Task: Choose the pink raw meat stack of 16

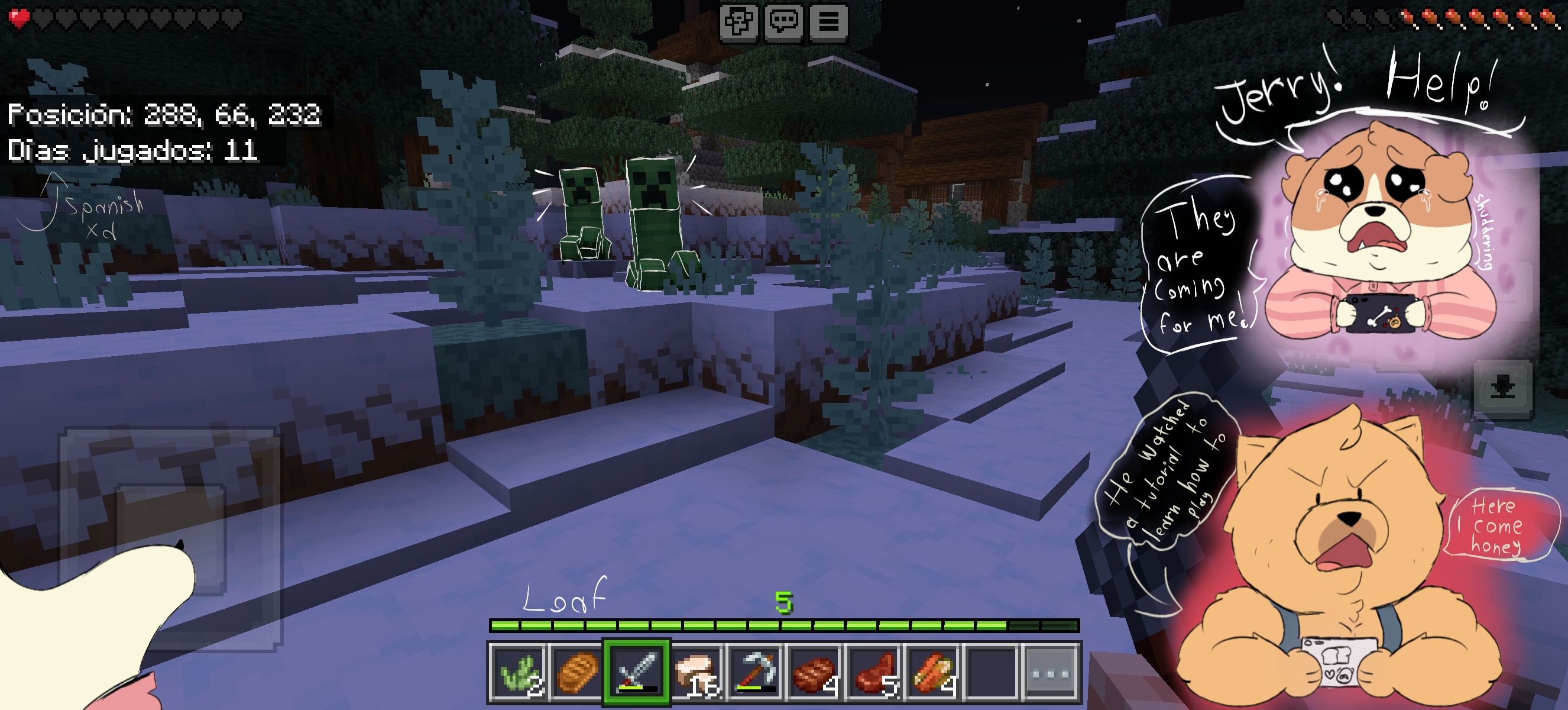Action: pos(696,673)
